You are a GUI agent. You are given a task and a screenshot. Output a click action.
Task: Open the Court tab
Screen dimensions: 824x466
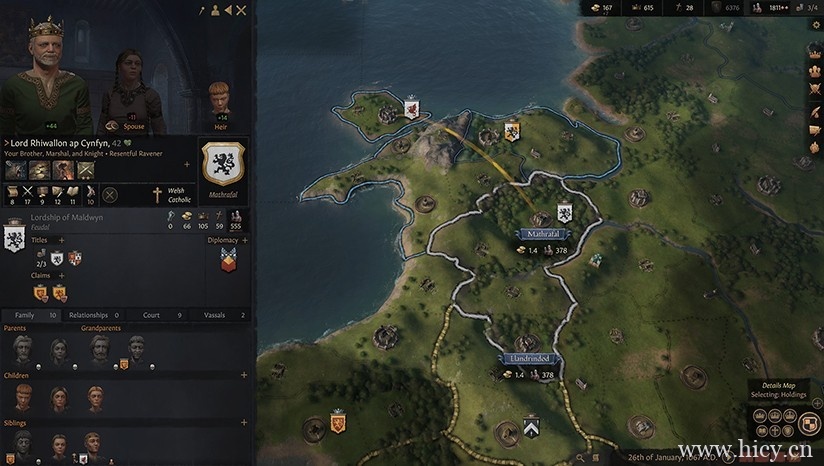(x=158, y=315)
